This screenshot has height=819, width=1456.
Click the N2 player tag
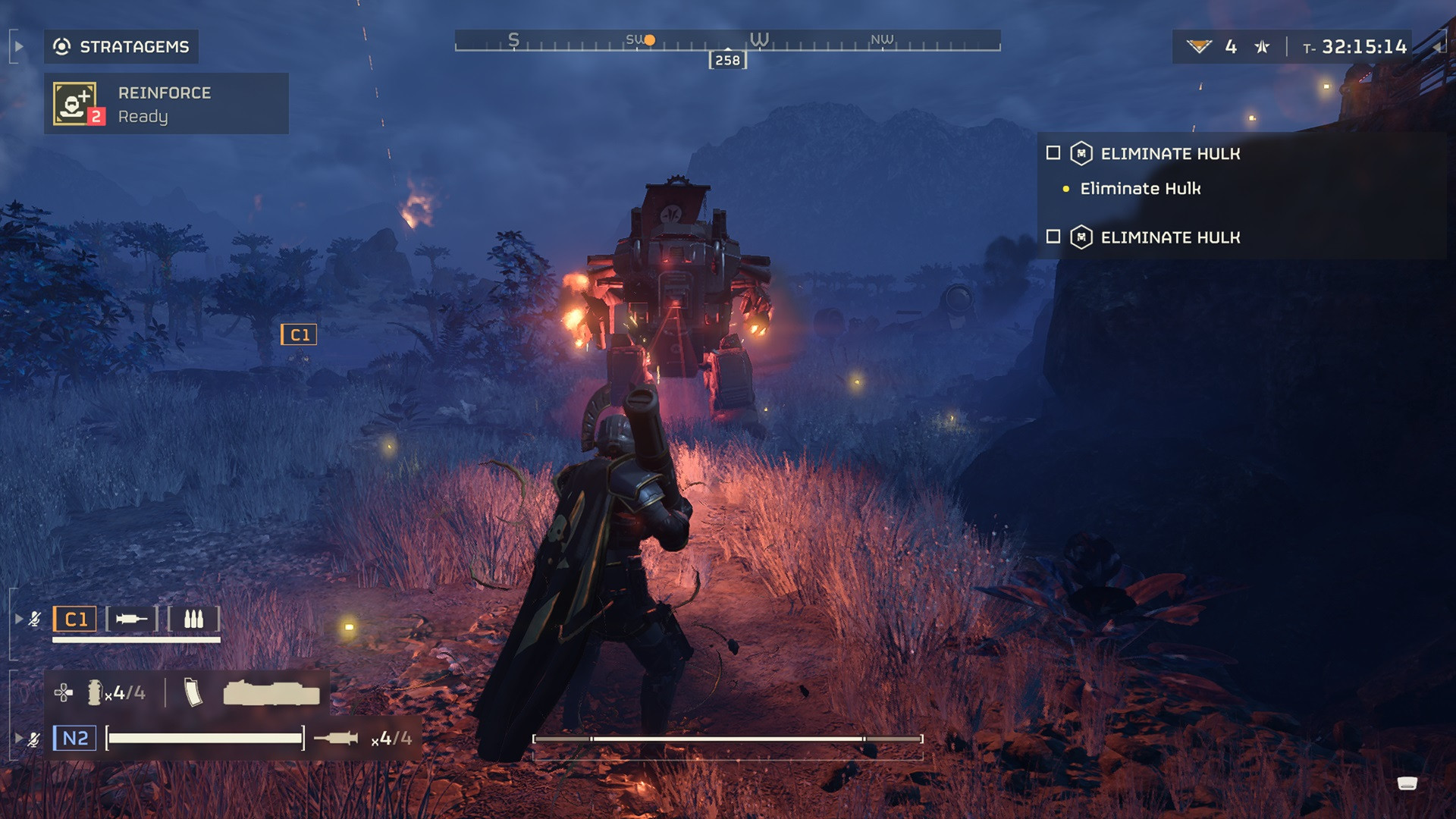click(74, 738)
